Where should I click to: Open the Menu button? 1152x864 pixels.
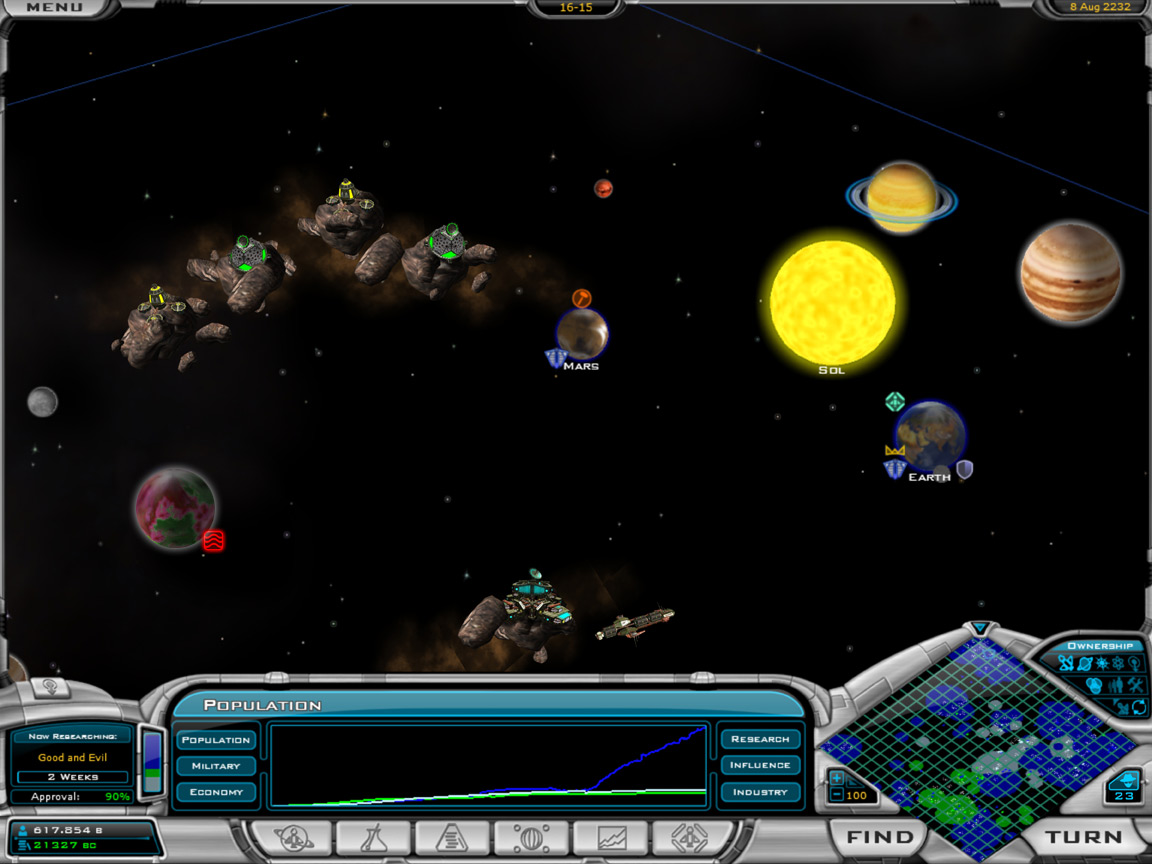[54, 8]
